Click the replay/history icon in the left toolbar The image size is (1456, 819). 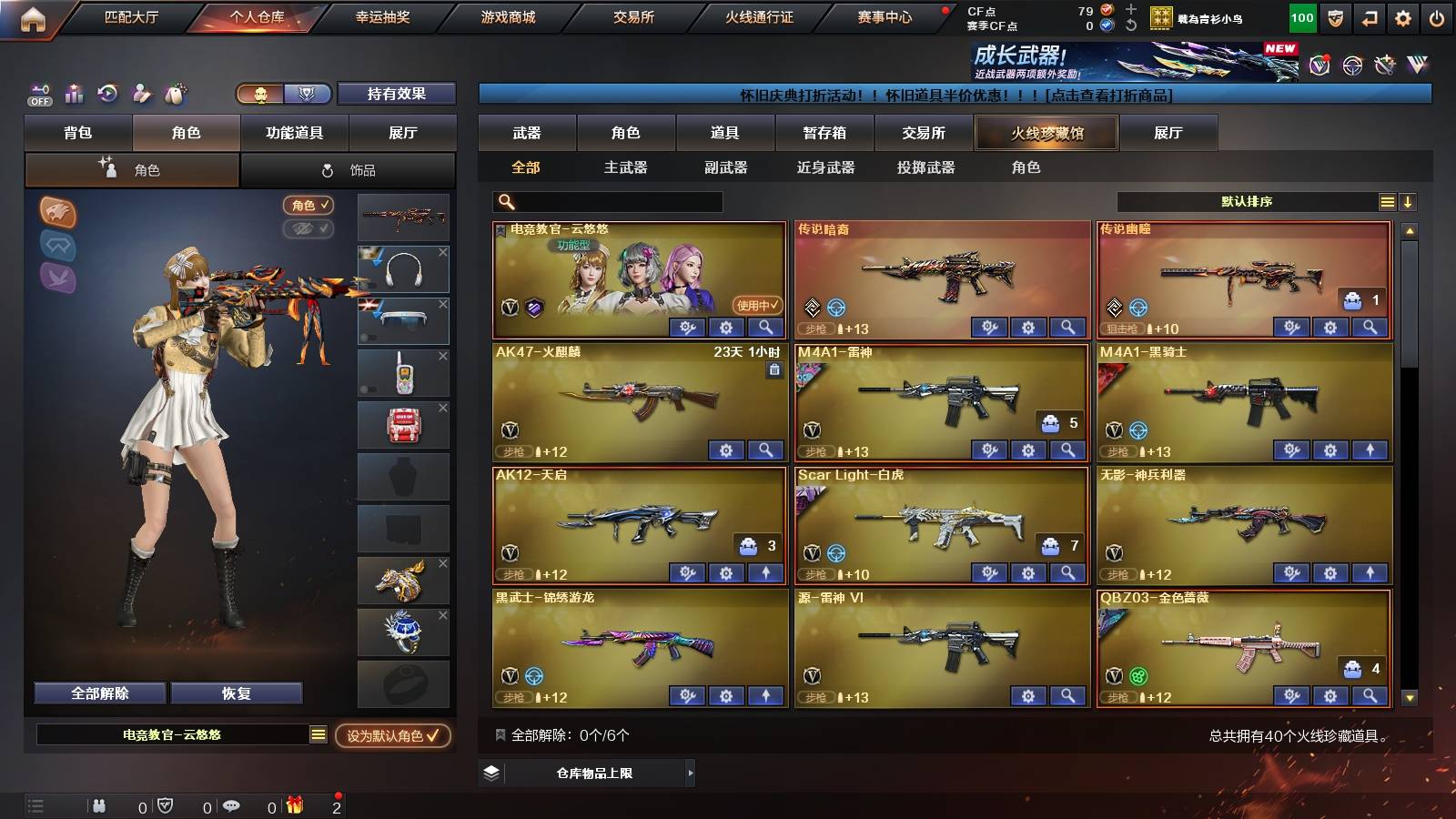point(107,94)
